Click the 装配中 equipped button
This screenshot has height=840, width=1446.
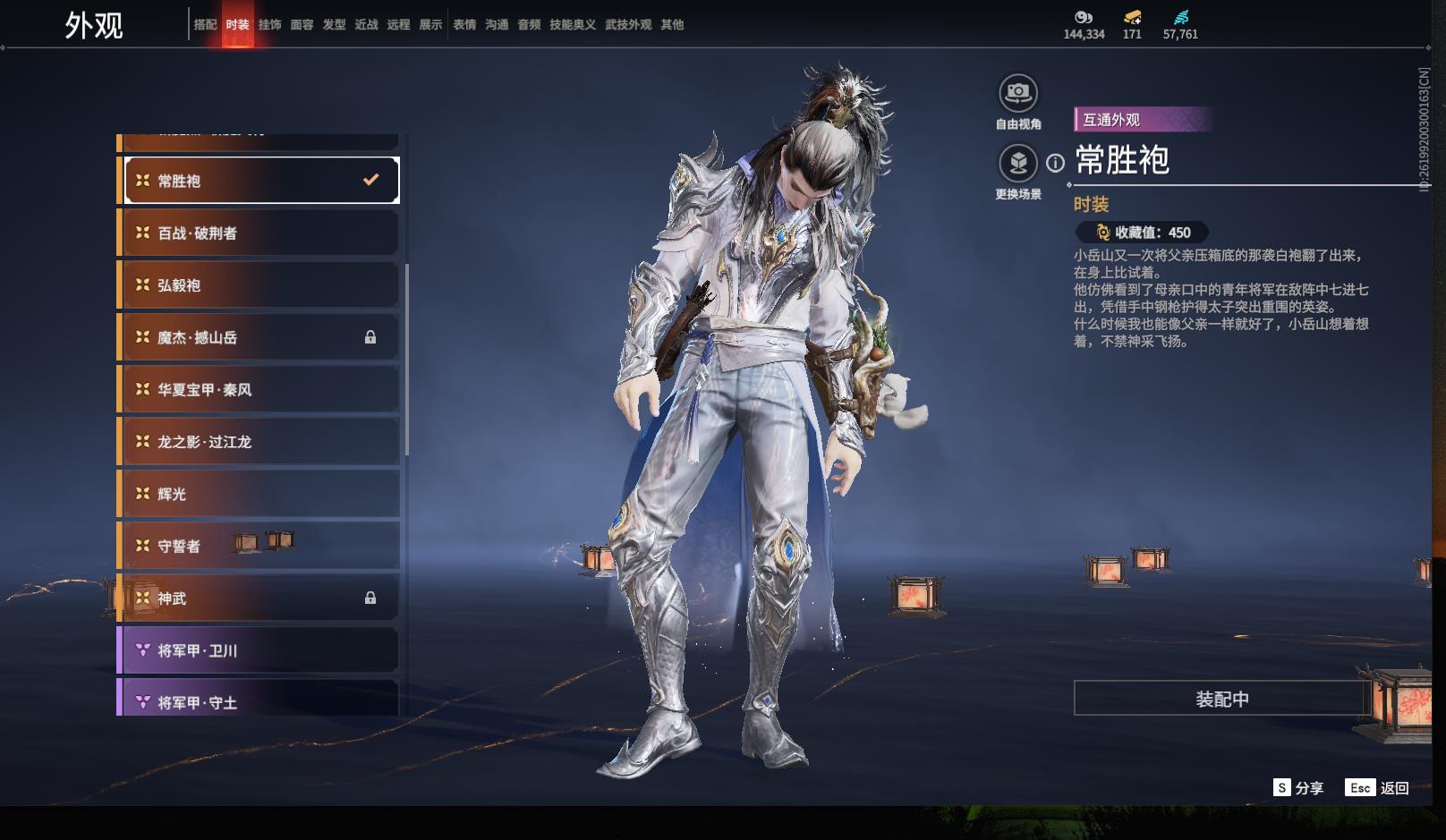point(1221,699)
